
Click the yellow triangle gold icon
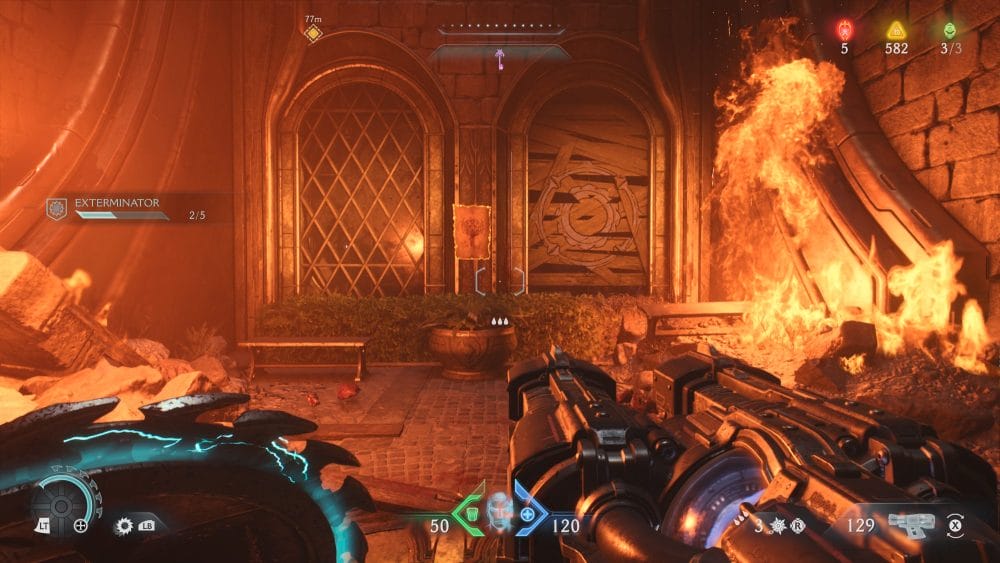895,30
